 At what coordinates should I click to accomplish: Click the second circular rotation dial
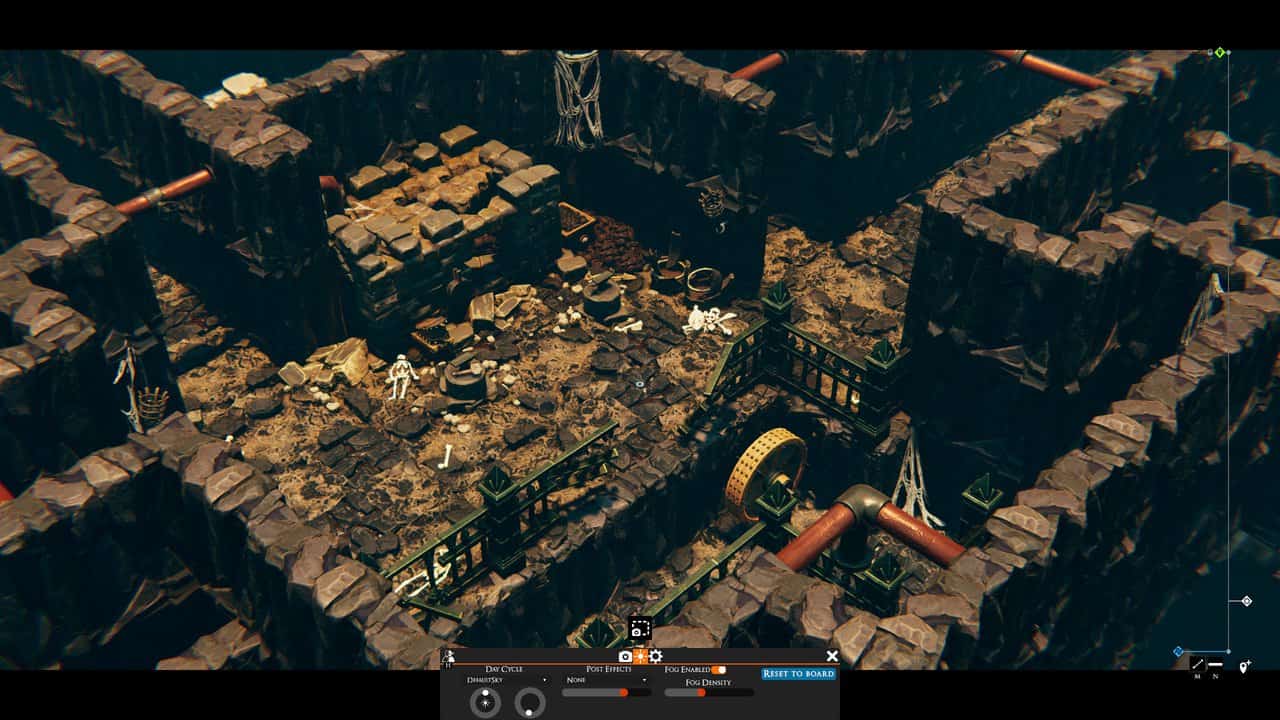(x=530, y=703)
